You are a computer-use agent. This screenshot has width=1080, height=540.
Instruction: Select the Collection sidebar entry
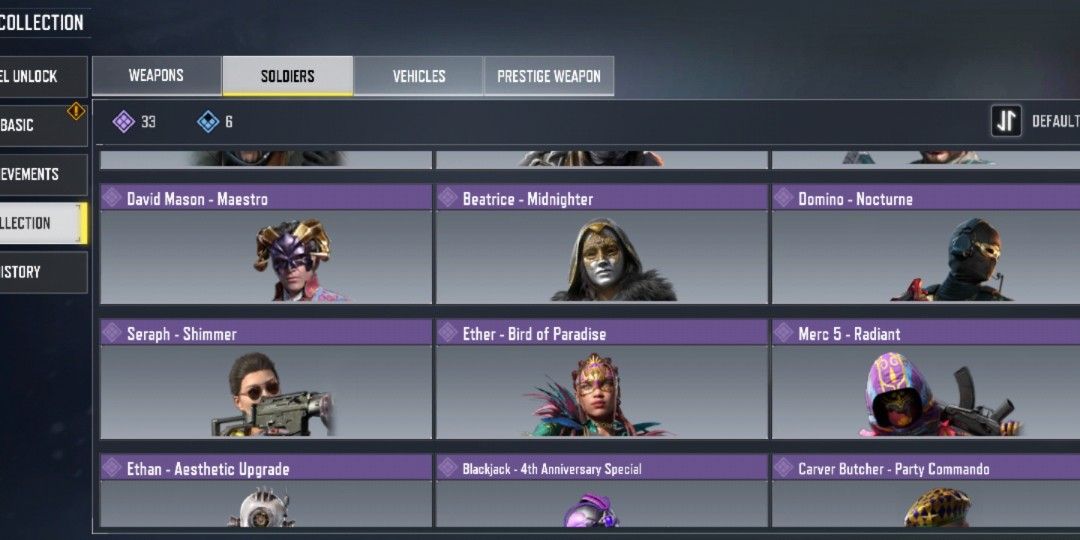[x=40, y=223]
